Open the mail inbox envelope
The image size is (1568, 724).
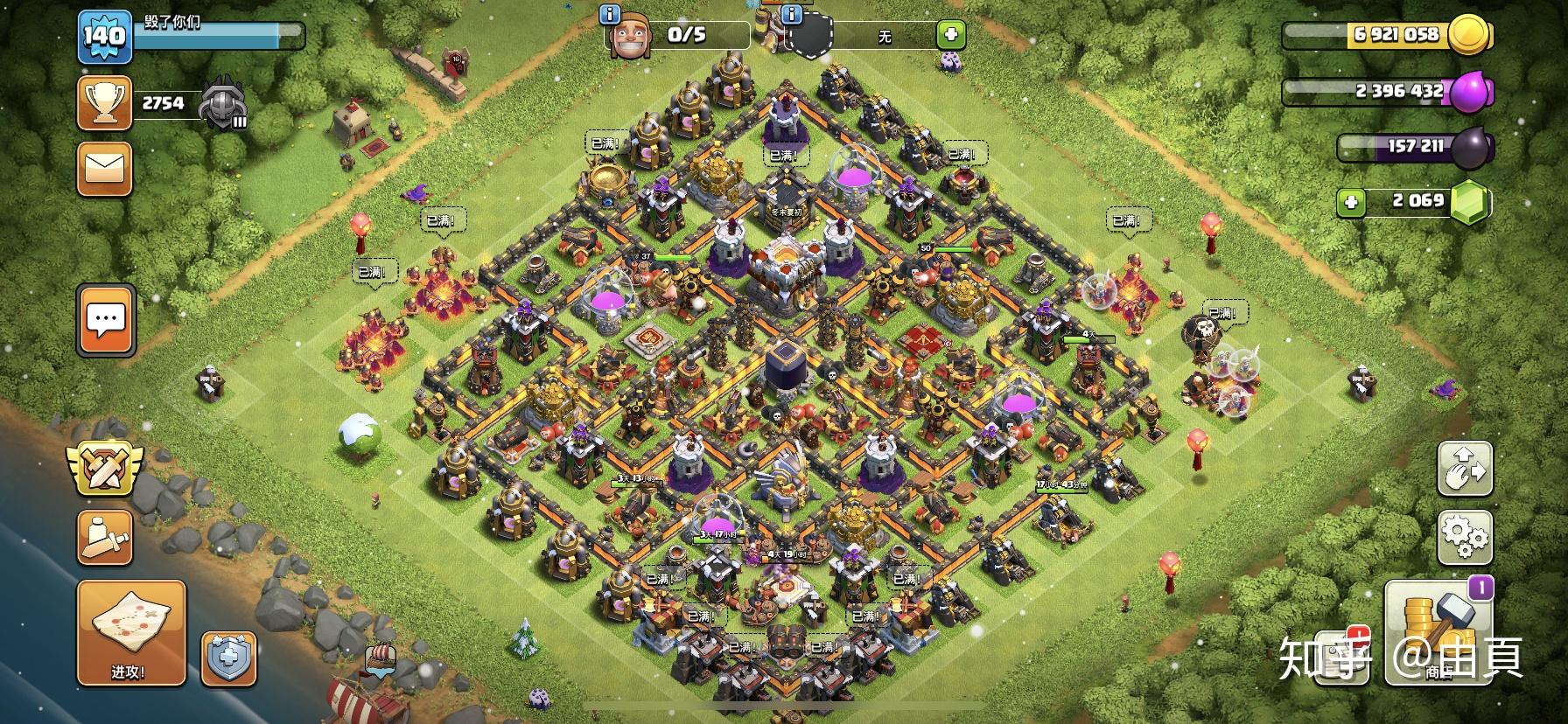point(104,169)
